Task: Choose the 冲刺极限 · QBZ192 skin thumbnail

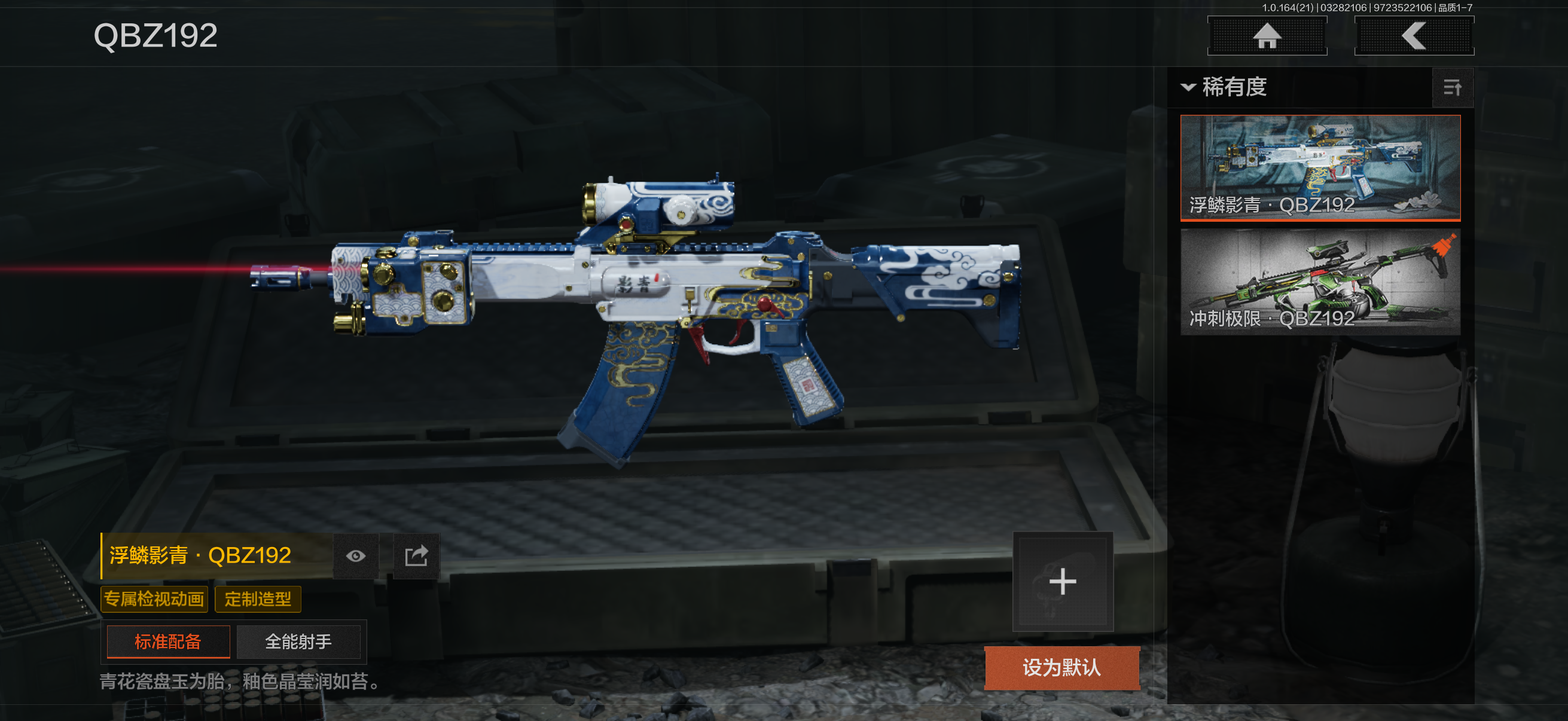Action: click(1320, 282)
